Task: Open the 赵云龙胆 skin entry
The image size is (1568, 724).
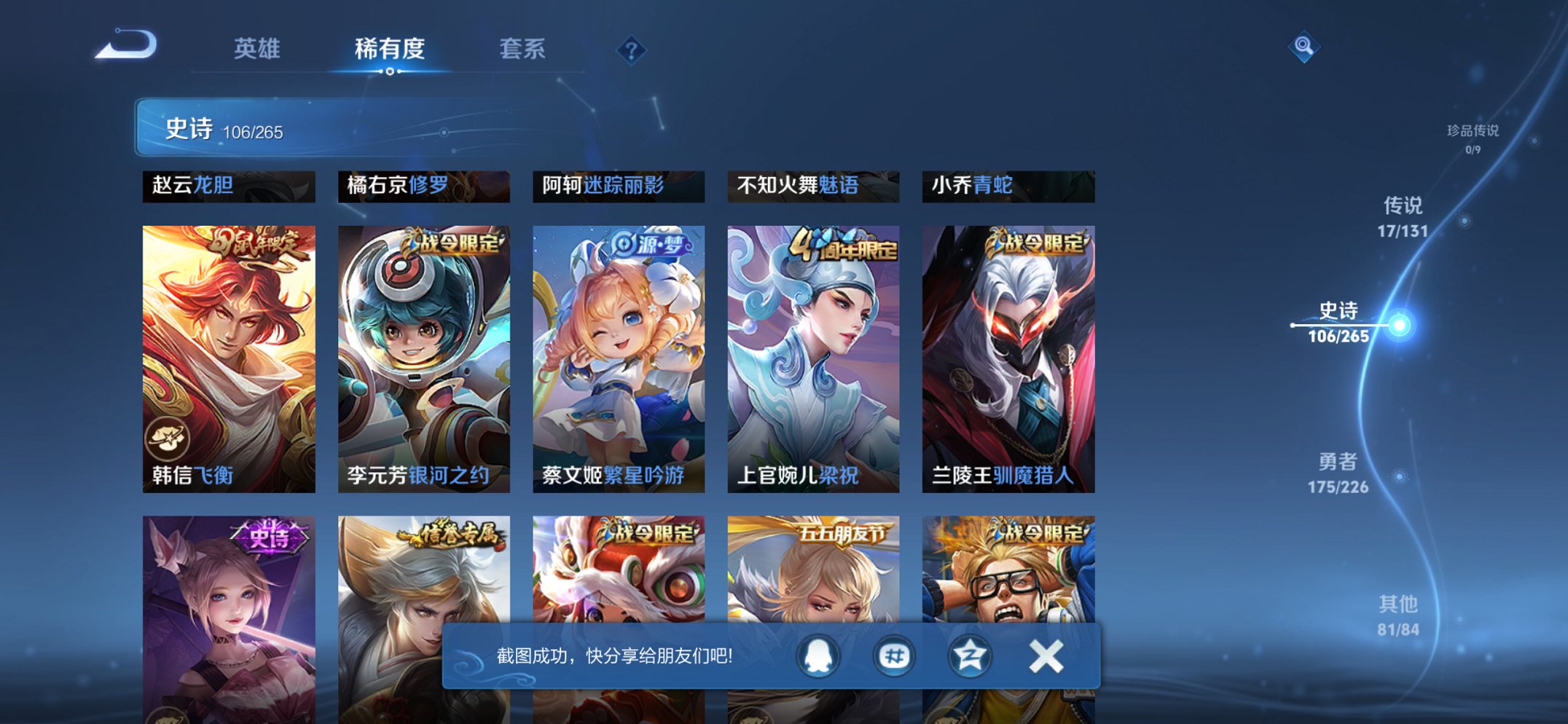Action: [228, 187]
